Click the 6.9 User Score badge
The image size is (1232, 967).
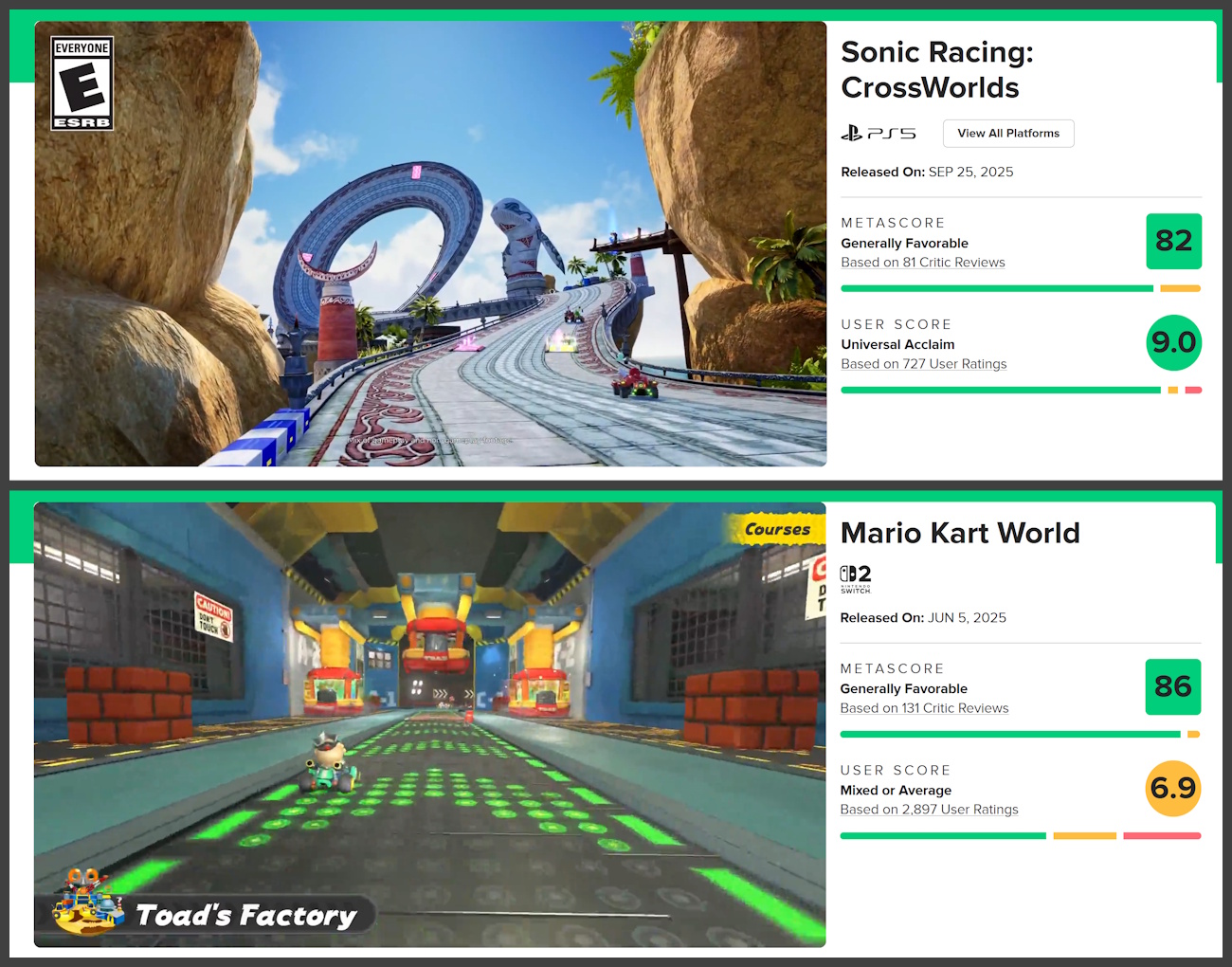point(1173,788)
